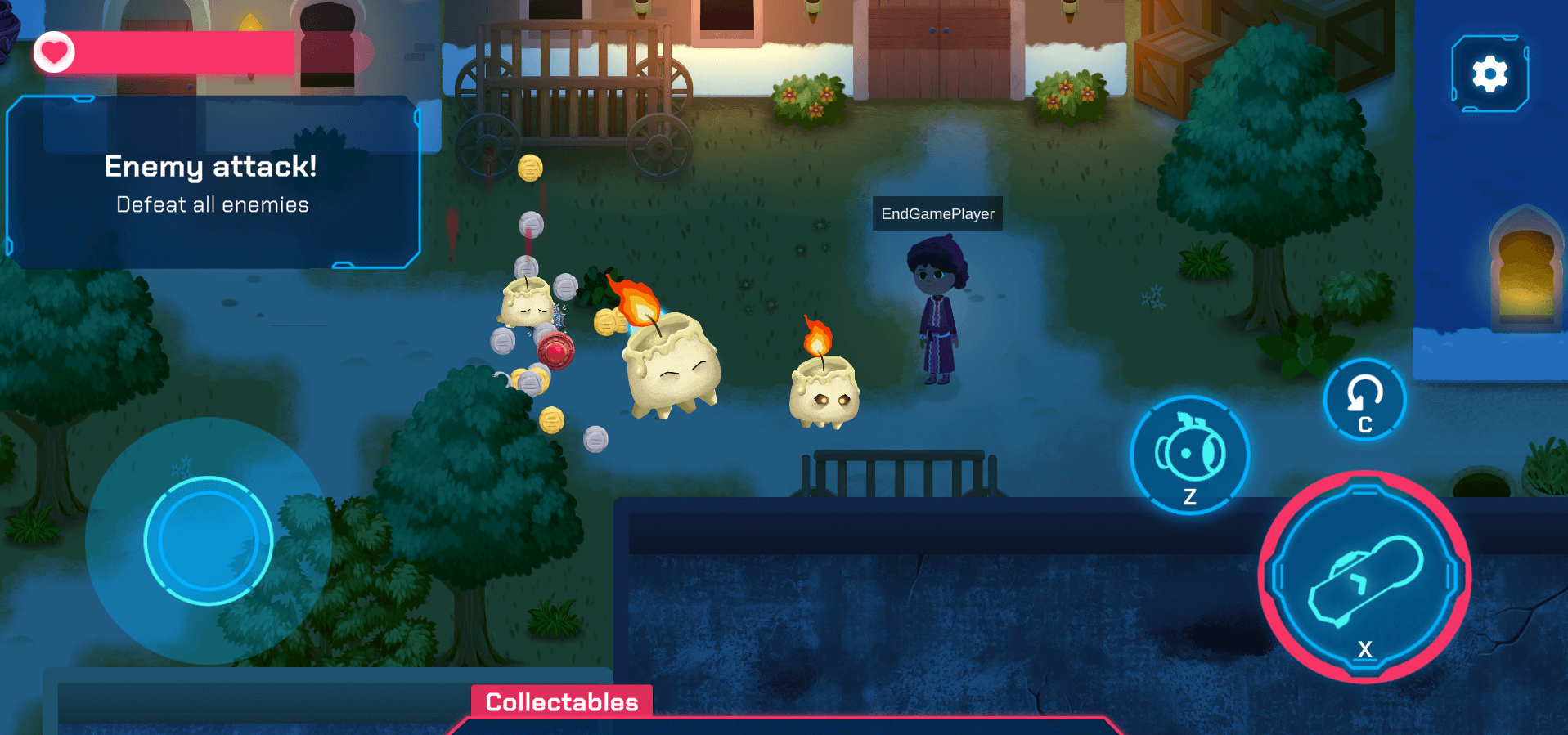The image size is (1568, 735).
Task: Use the C spin-arrow button
Action: (x=1364, y=400)
